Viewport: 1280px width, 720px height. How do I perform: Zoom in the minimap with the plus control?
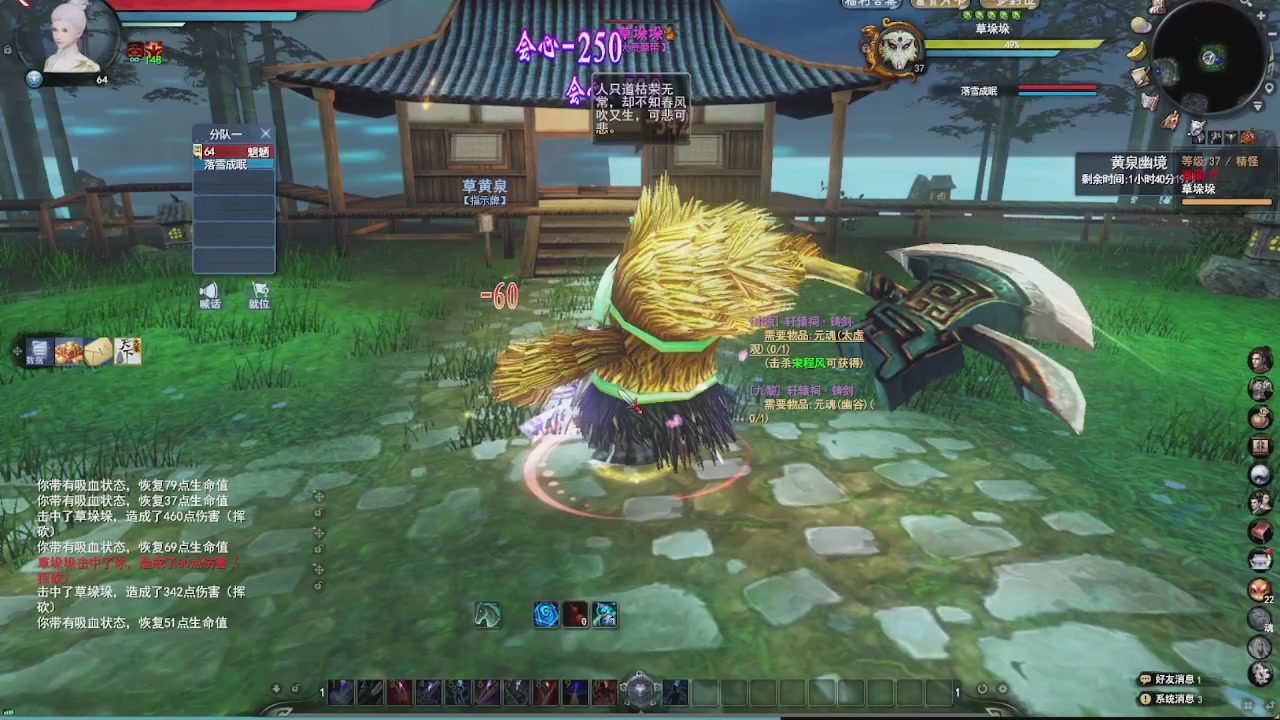(x=1261, y=15)
